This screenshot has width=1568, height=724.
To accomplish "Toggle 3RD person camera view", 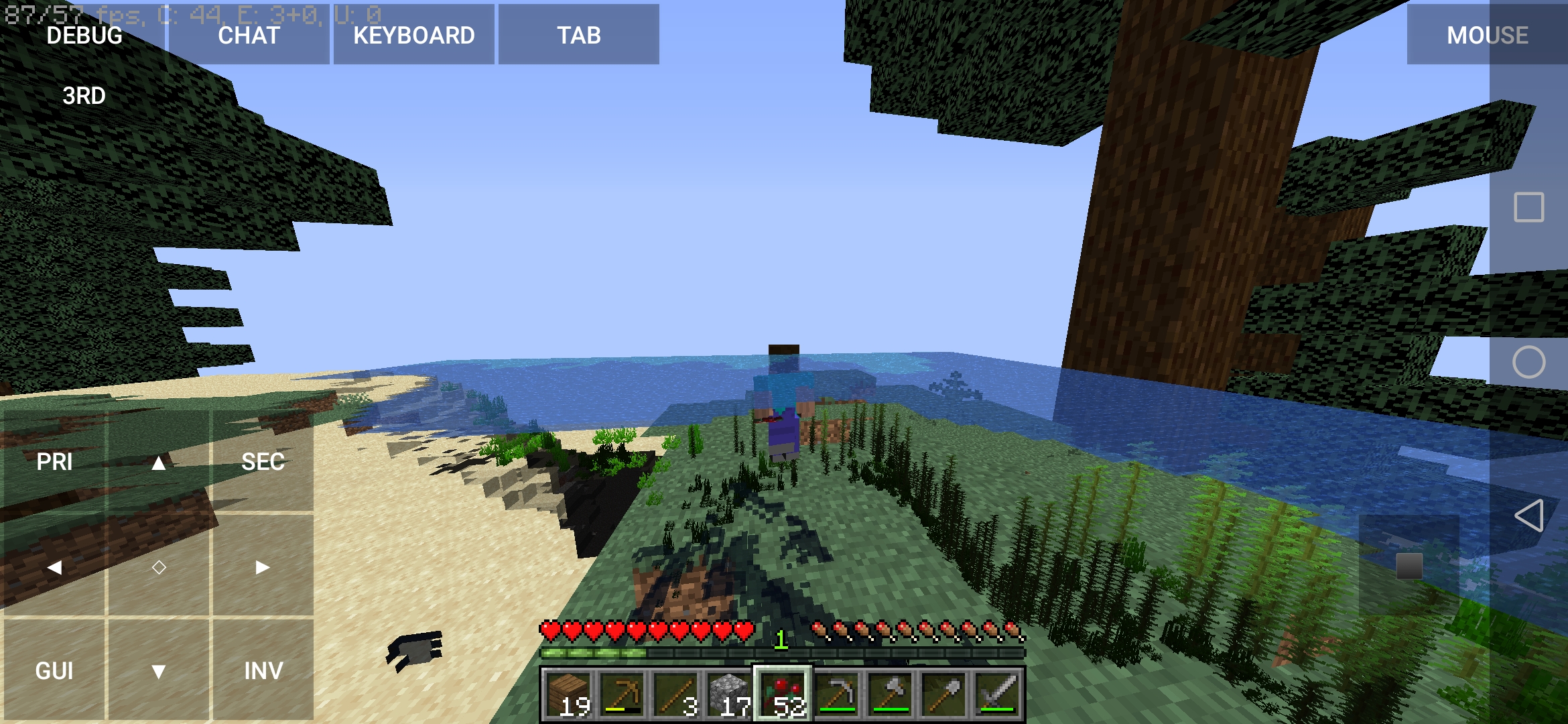I will tap(84, 96).
